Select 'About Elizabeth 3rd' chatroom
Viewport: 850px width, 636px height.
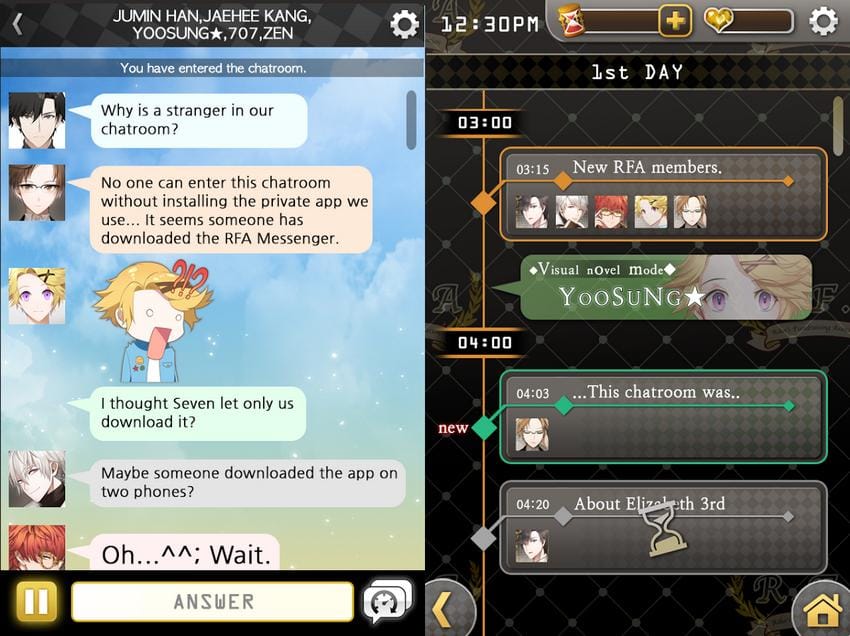coord(663,527)
